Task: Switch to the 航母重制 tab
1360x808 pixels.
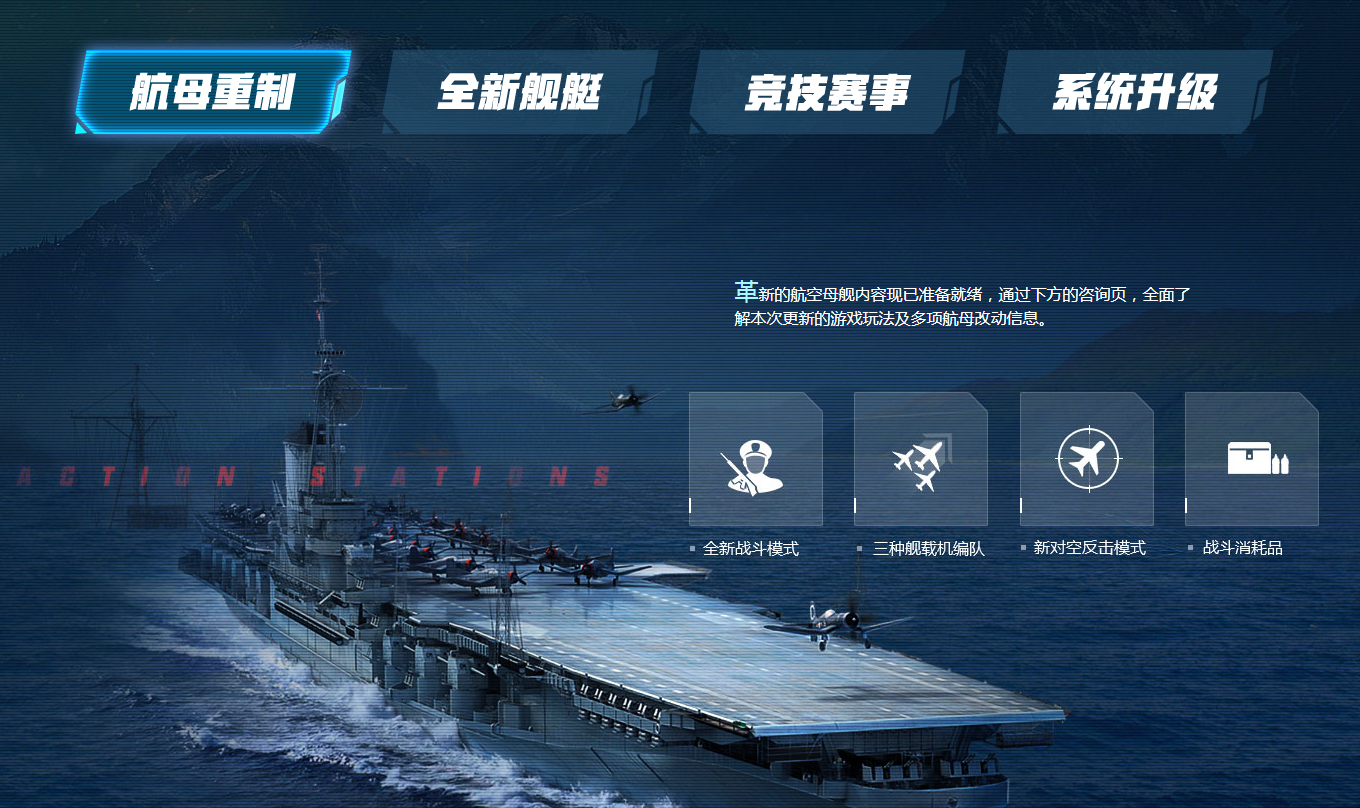Action: click(x=212, y=92)
